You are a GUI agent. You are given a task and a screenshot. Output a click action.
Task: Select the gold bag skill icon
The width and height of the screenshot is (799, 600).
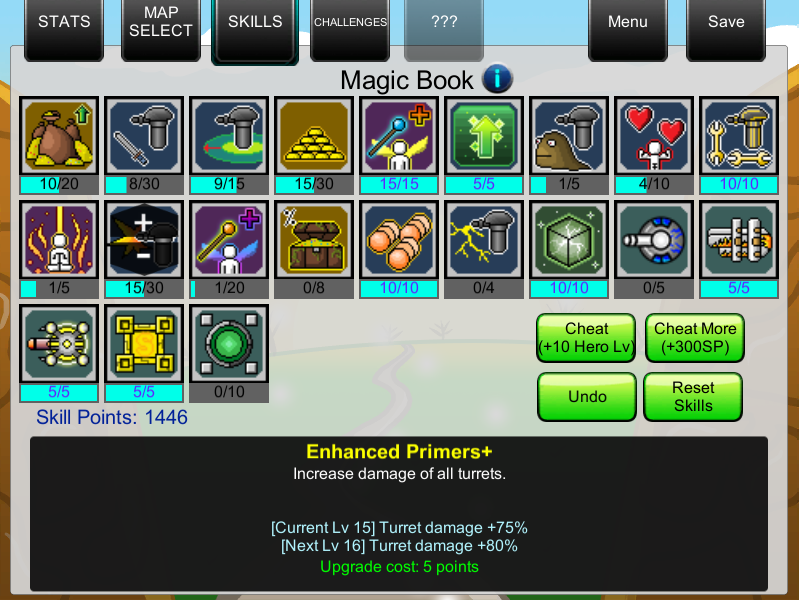59,136
